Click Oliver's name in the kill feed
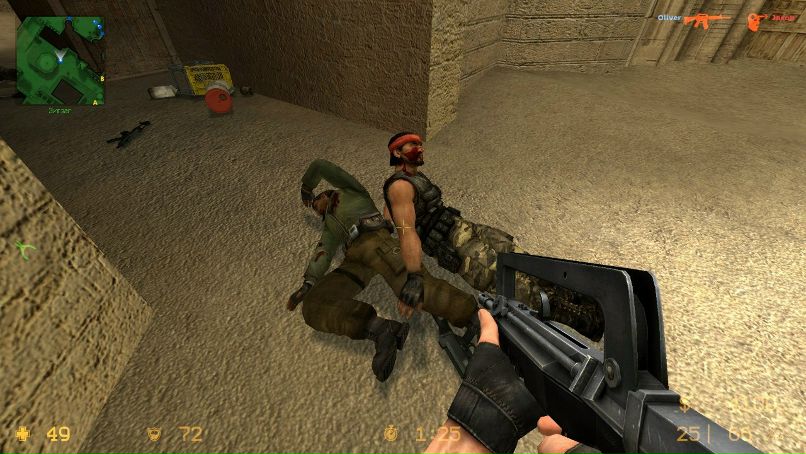Screen dimensions: 806x454 click(x=669, y=18)
